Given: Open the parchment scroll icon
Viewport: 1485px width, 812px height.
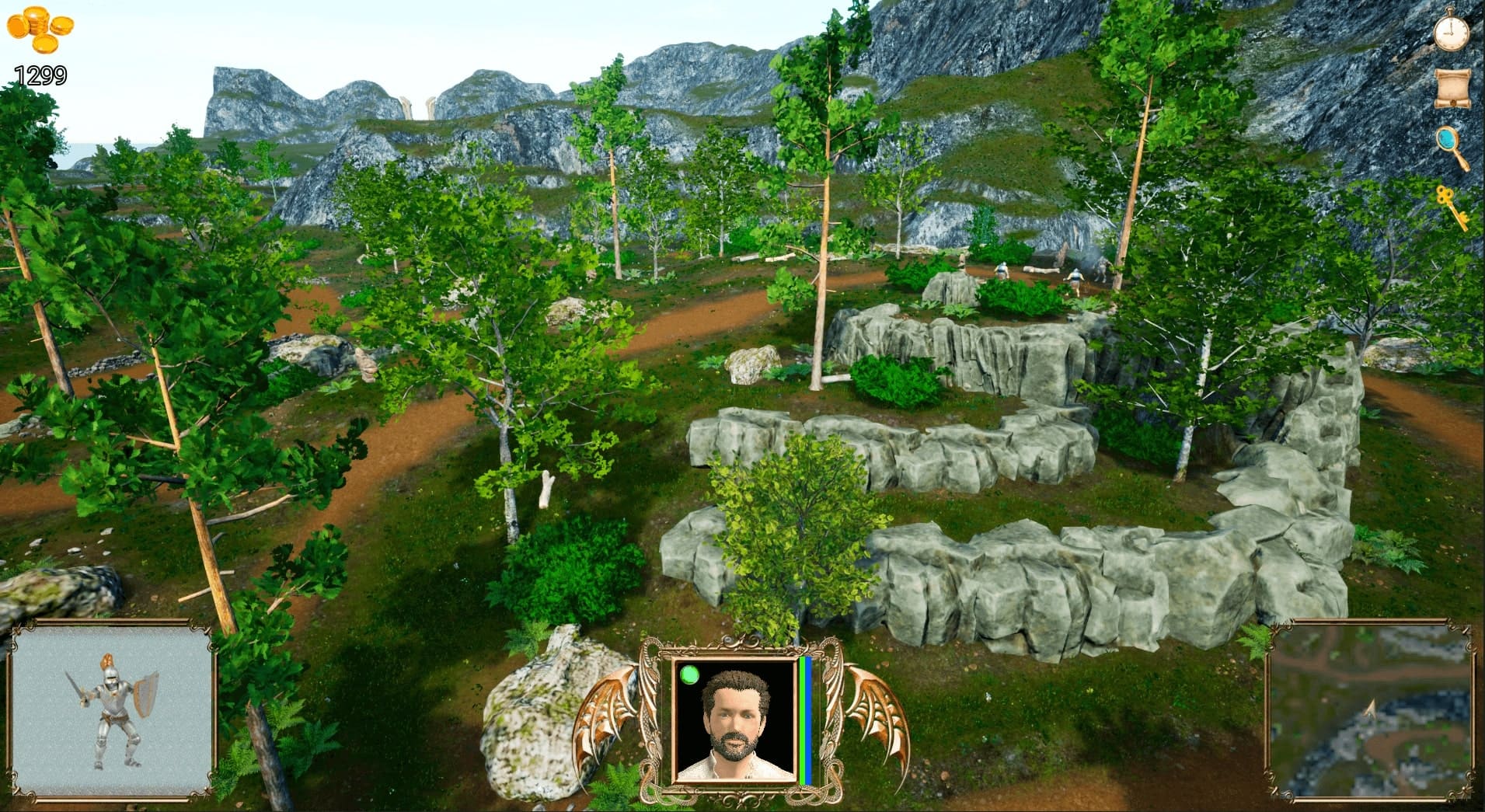Looking at the screenshot, I should point(1451,89).
